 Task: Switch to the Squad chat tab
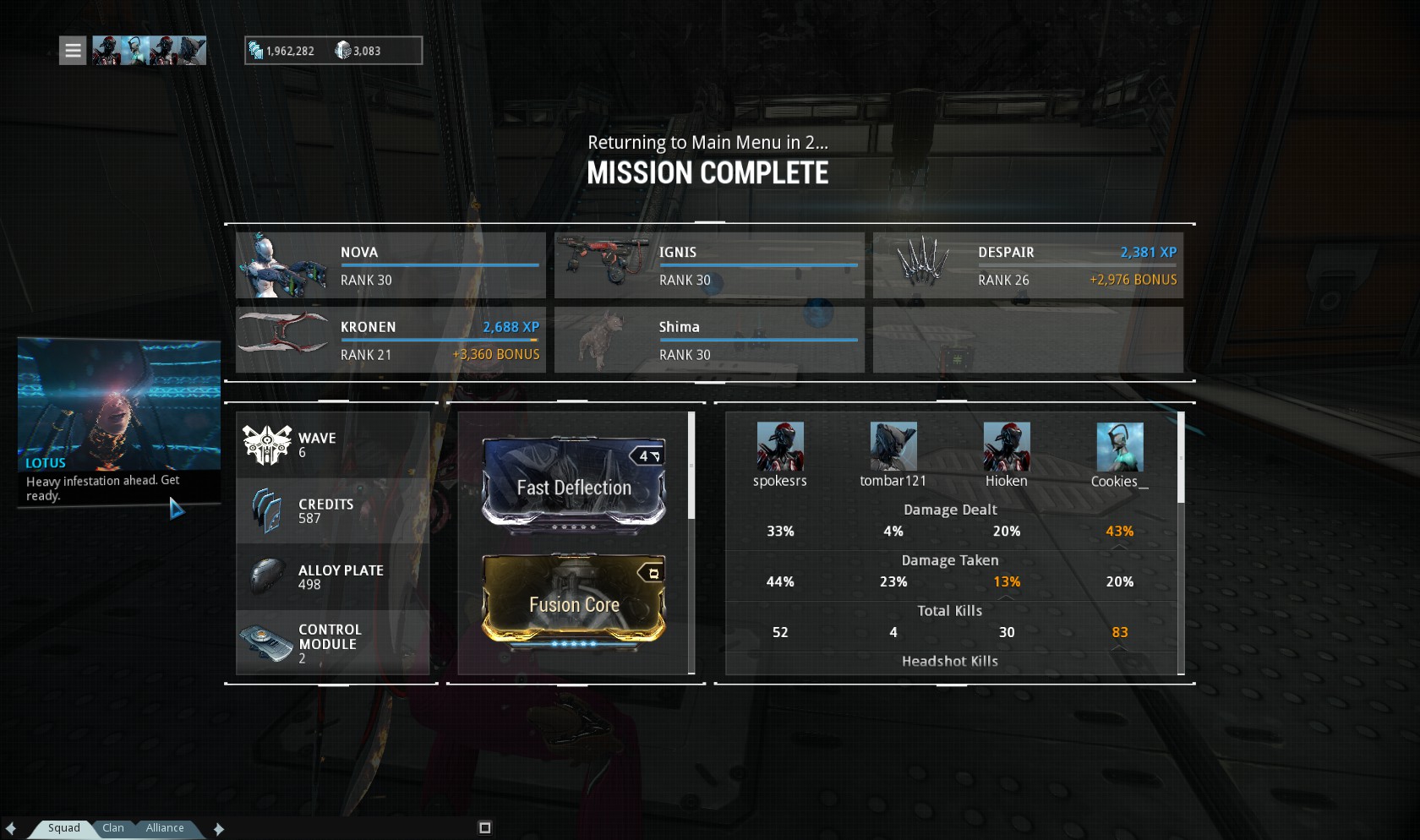[63, 828]
